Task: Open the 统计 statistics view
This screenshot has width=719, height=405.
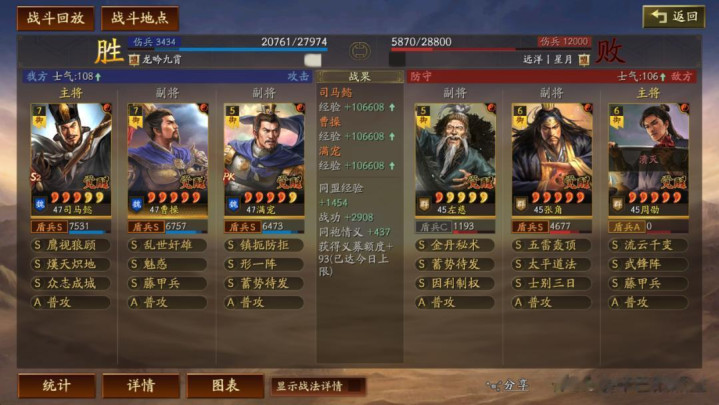Action: pos(57,385)
